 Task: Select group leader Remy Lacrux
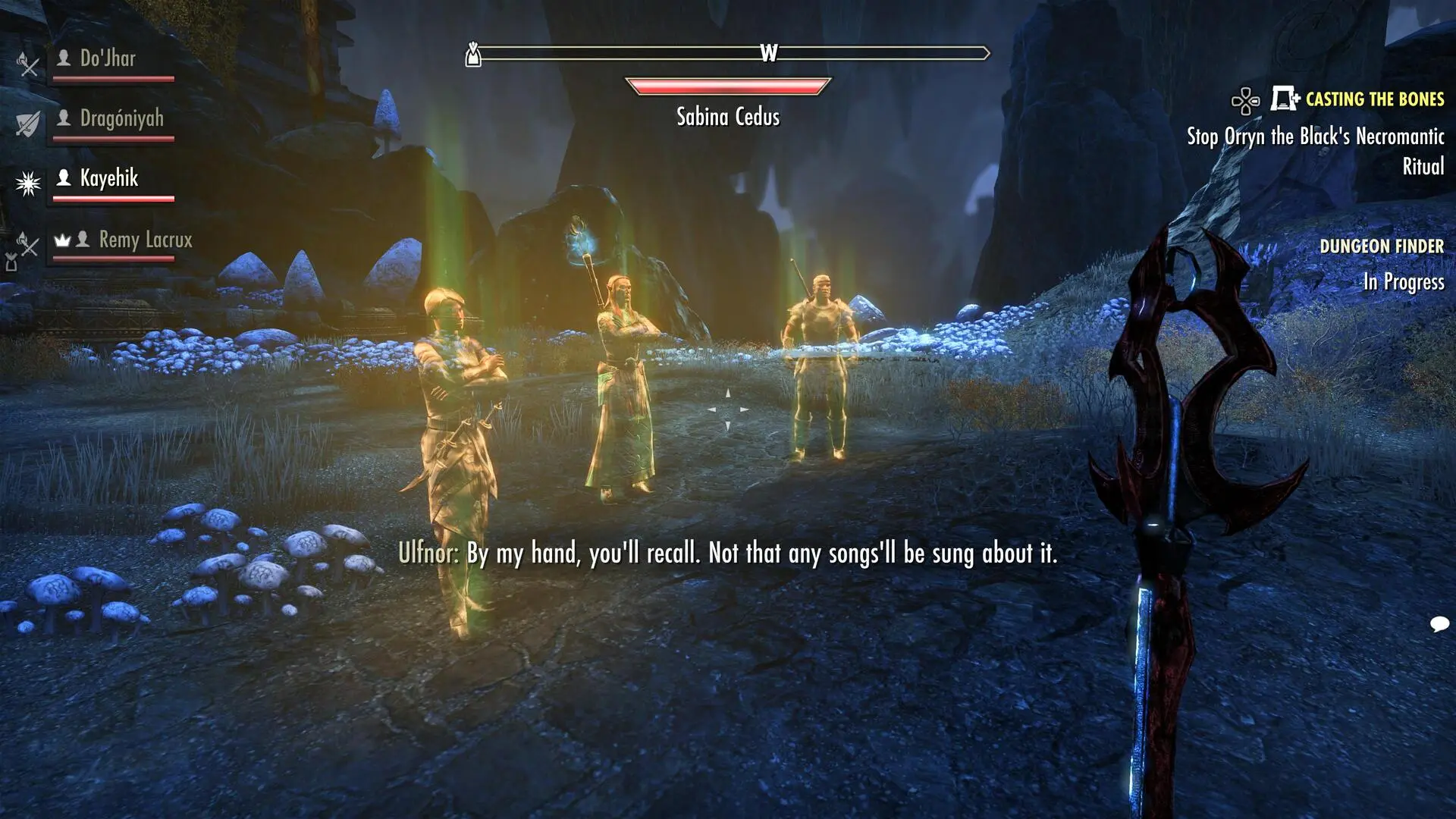pyautogui.click(x=145, y=240)
